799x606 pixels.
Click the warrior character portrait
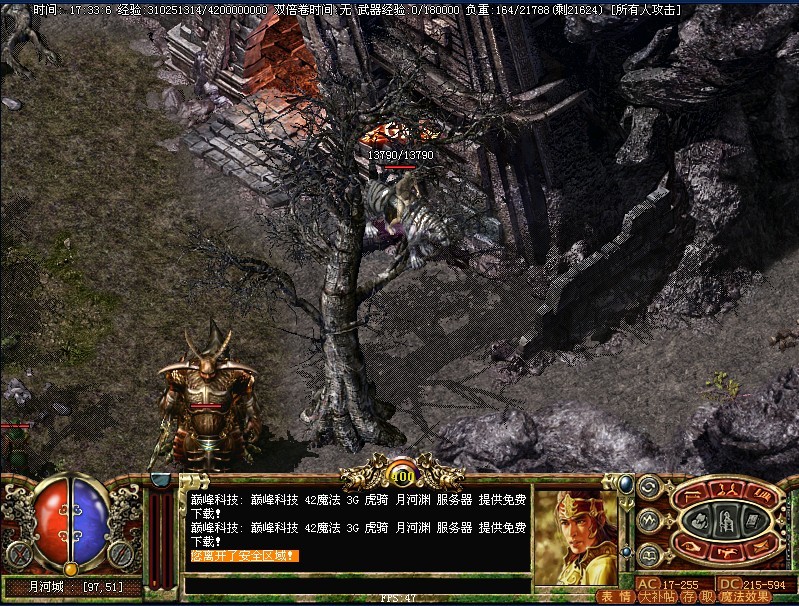click(x=574, y=528)
